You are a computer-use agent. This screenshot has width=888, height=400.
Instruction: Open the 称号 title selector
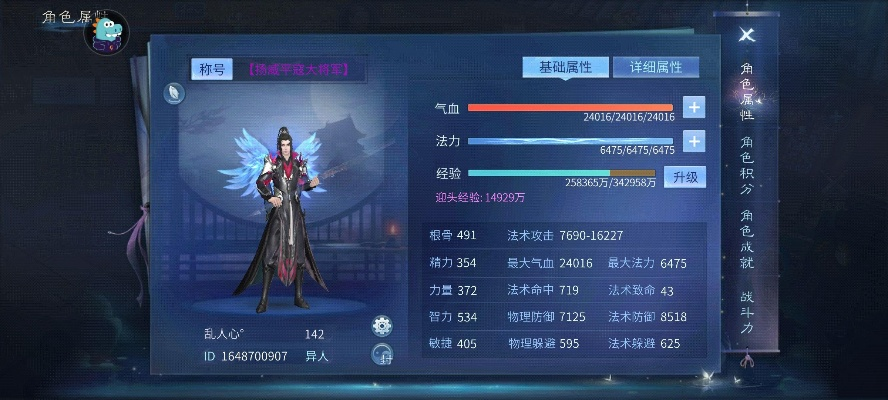click(211, 69)
